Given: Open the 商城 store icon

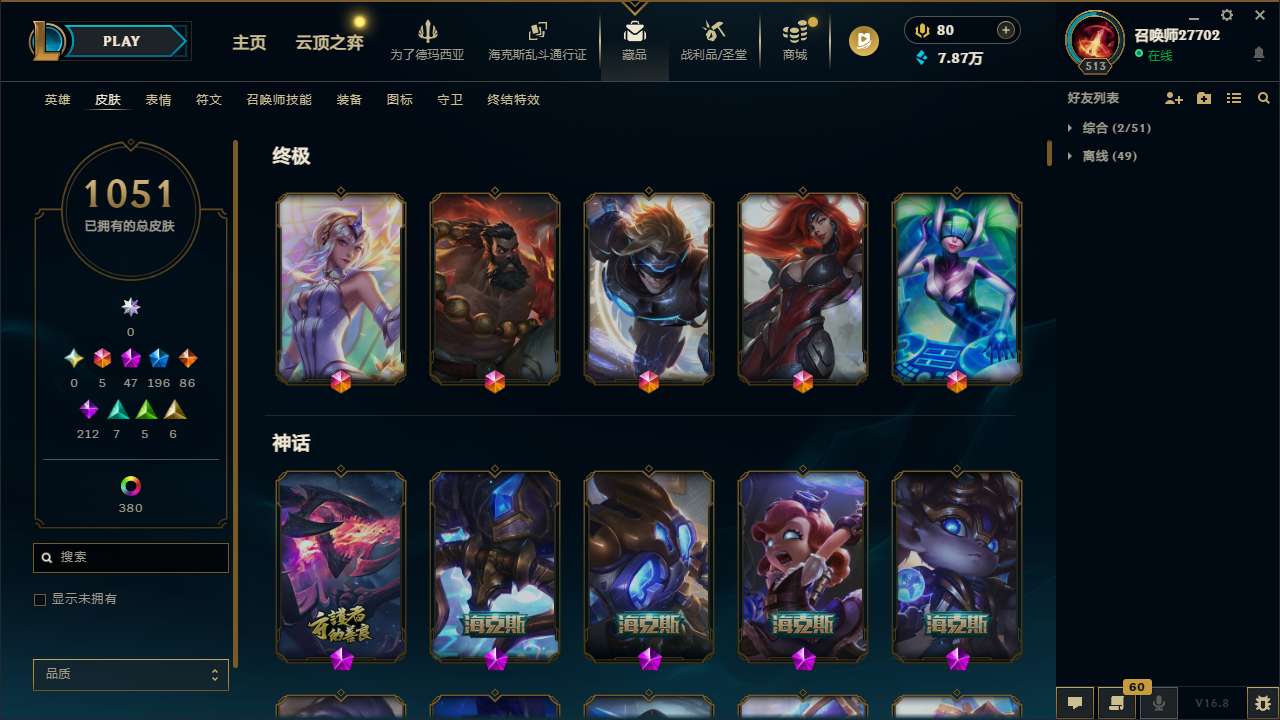Looking at the screenshot, I should pyautogui.click(x=794, y=40).
